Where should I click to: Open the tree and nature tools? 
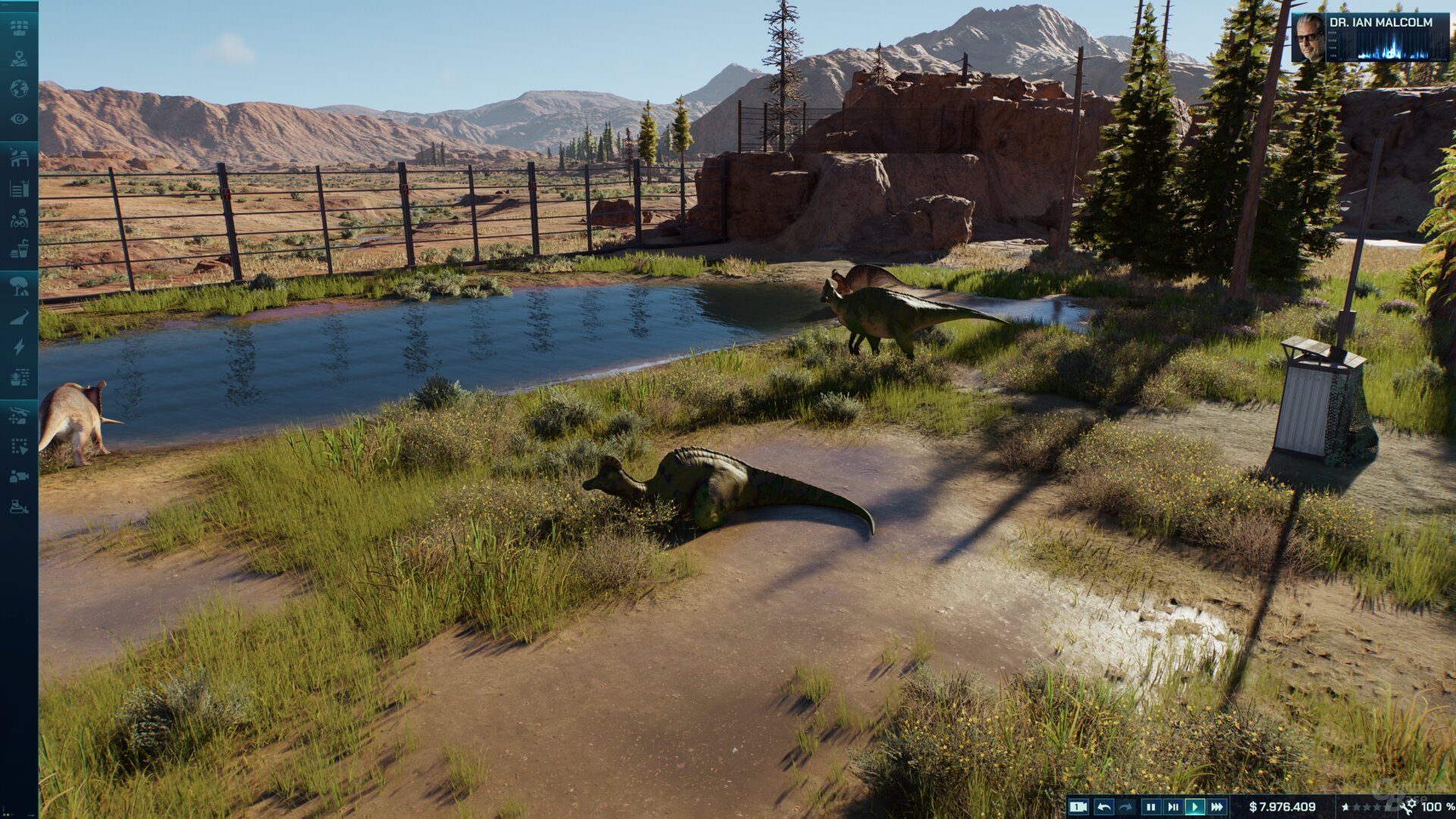[x=19, y=287]
